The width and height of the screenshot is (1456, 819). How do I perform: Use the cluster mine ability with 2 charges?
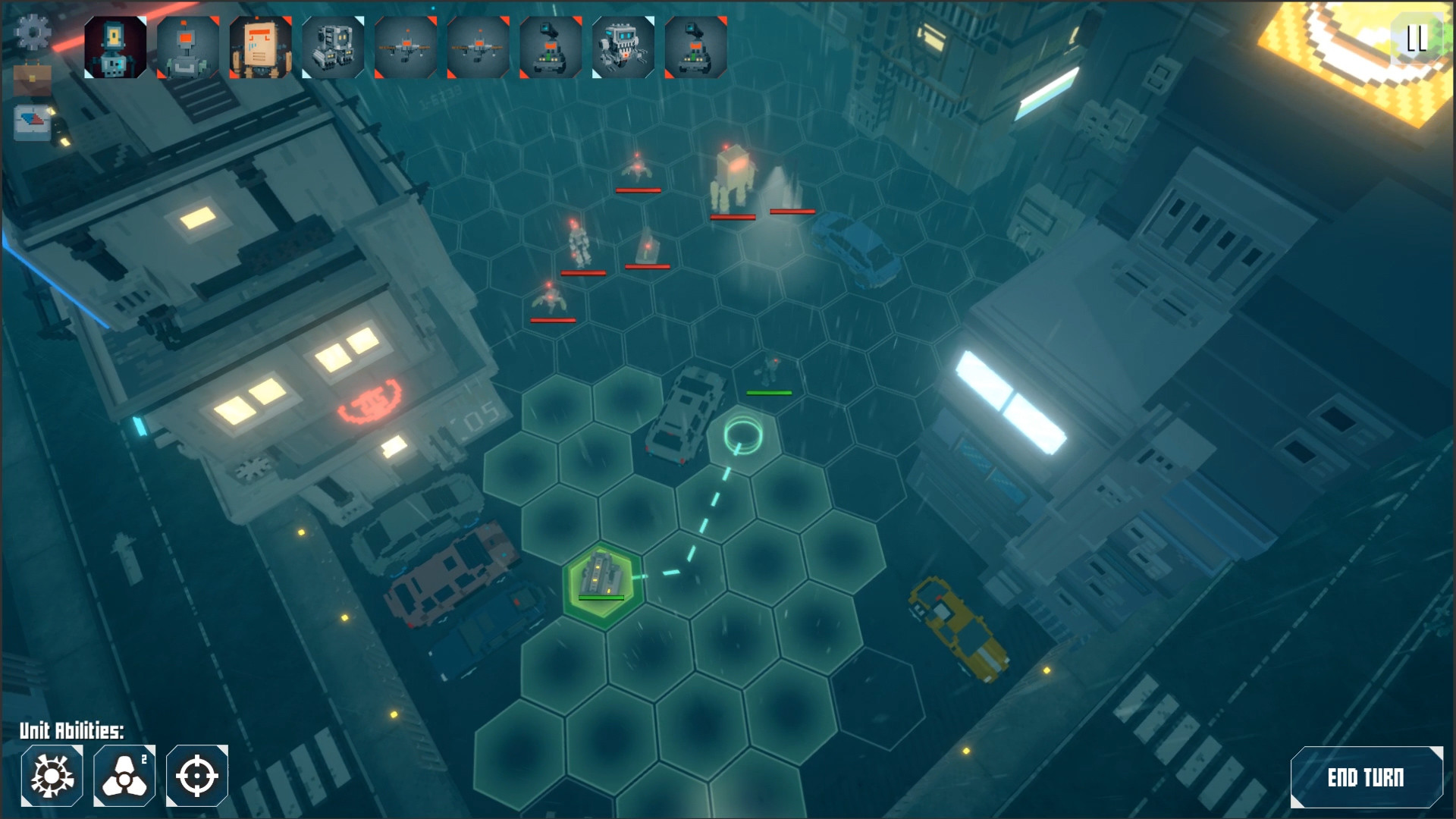tap(124, 774)
